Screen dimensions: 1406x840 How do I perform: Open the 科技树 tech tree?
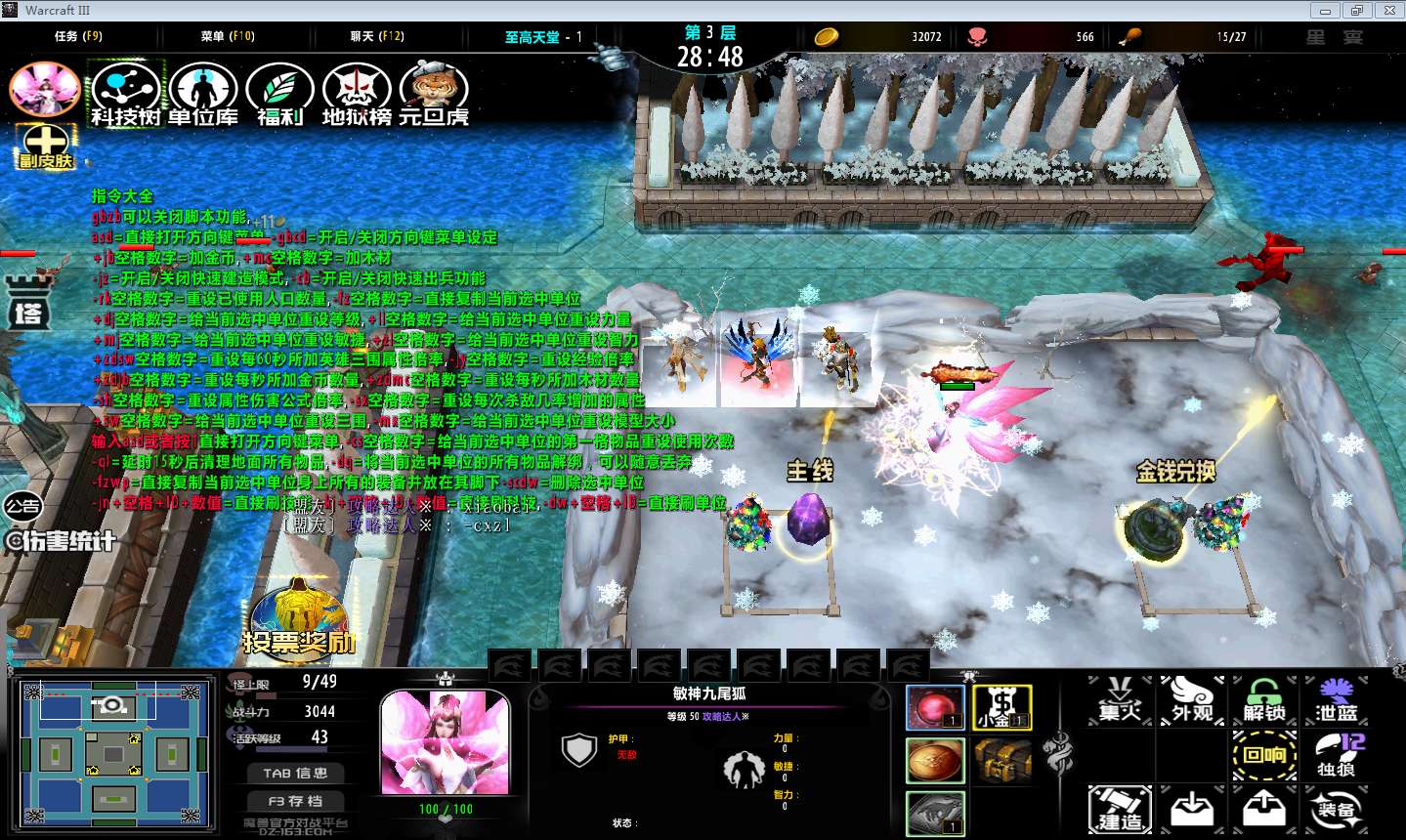coord(126,92)
